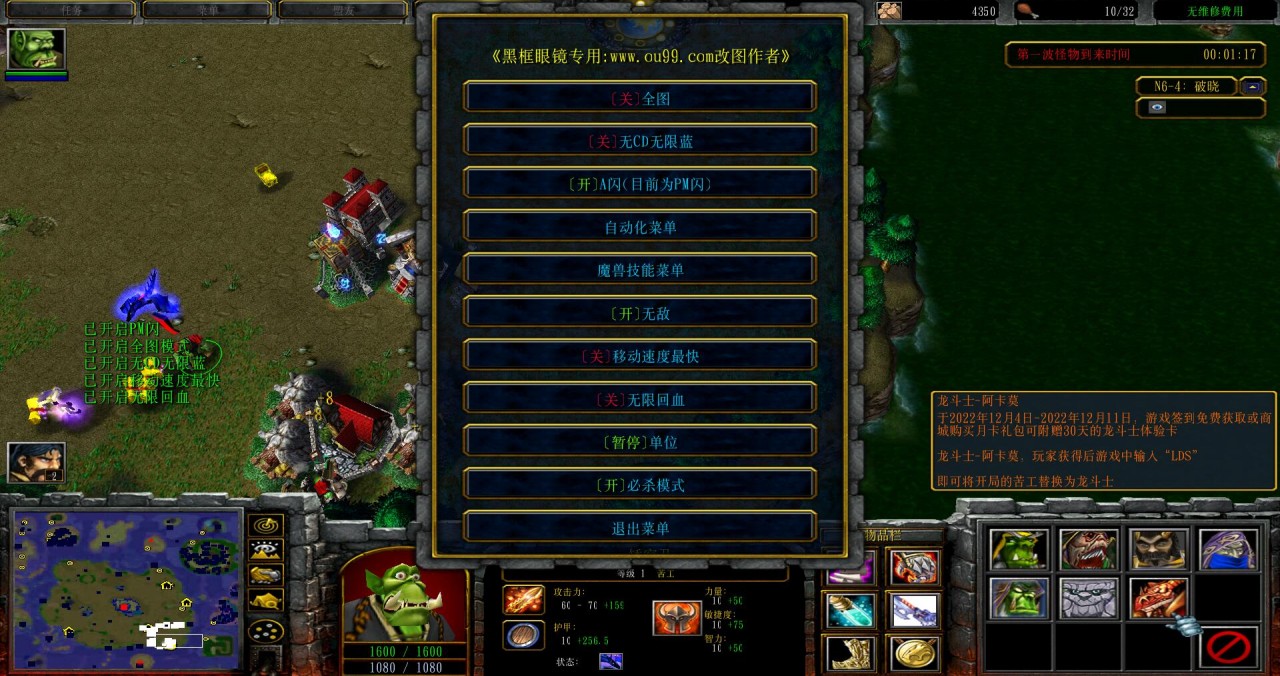This screenshot has width=1280, height=676.
Task: Collapse the N6-4 破晓 leaderboard arrow
Action: (1253, 86)
